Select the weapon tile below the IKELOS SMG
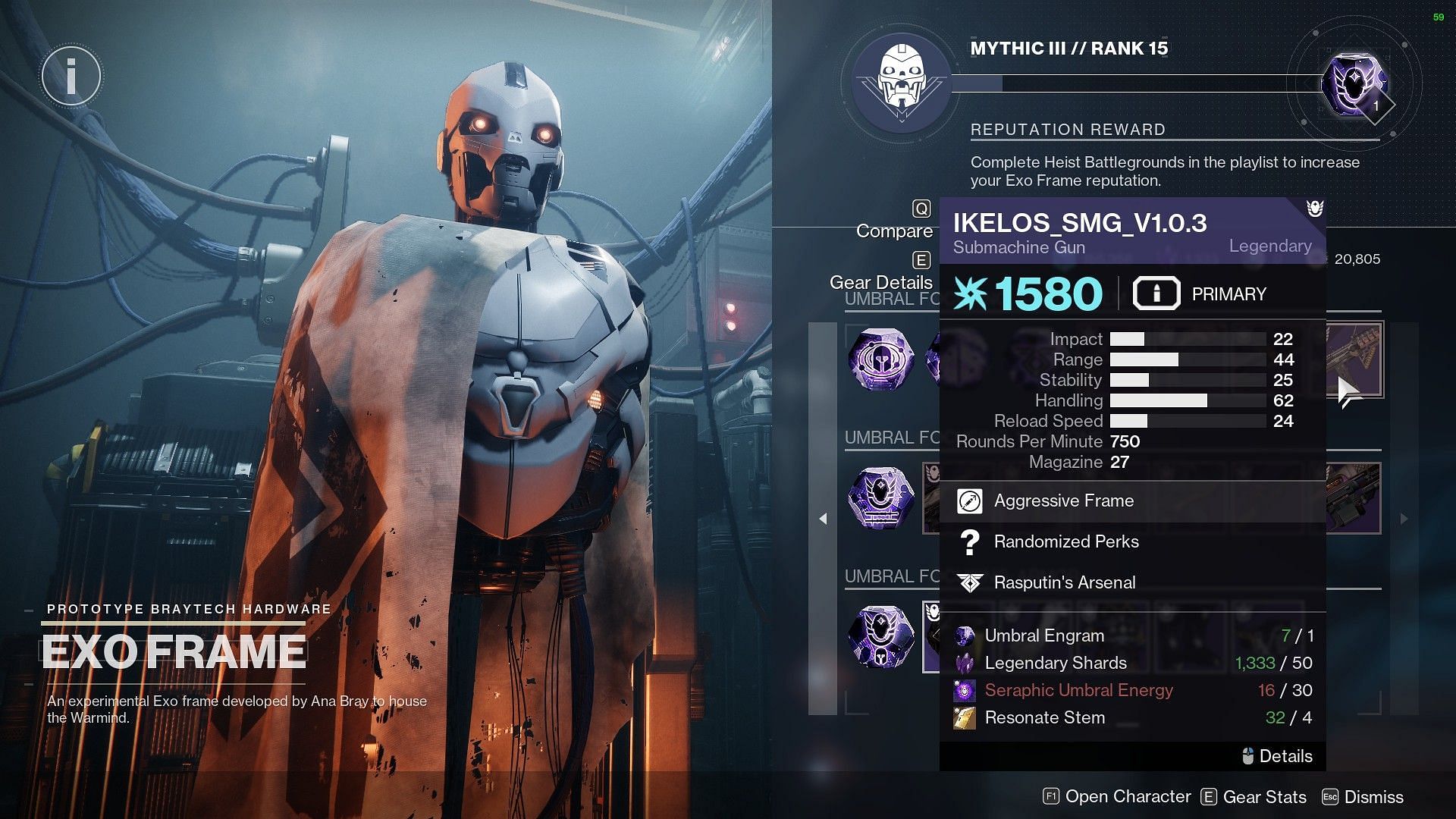The width and height of the screenshot is (1456, 819). point(1354,498)
